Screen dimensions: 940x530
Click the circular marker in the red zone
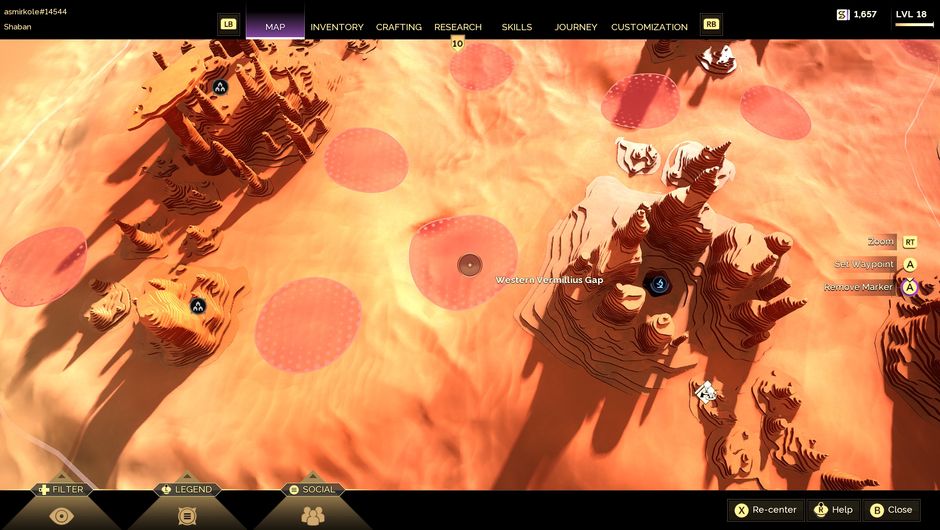point(469,265)
